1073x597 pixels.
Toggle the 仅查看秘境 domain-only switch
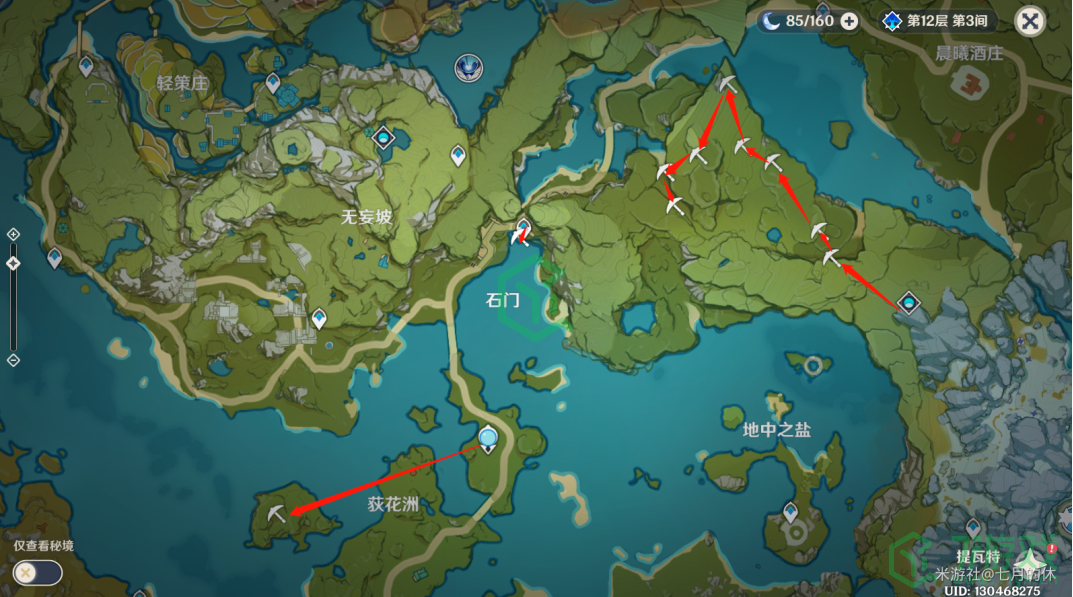point(38,572)
